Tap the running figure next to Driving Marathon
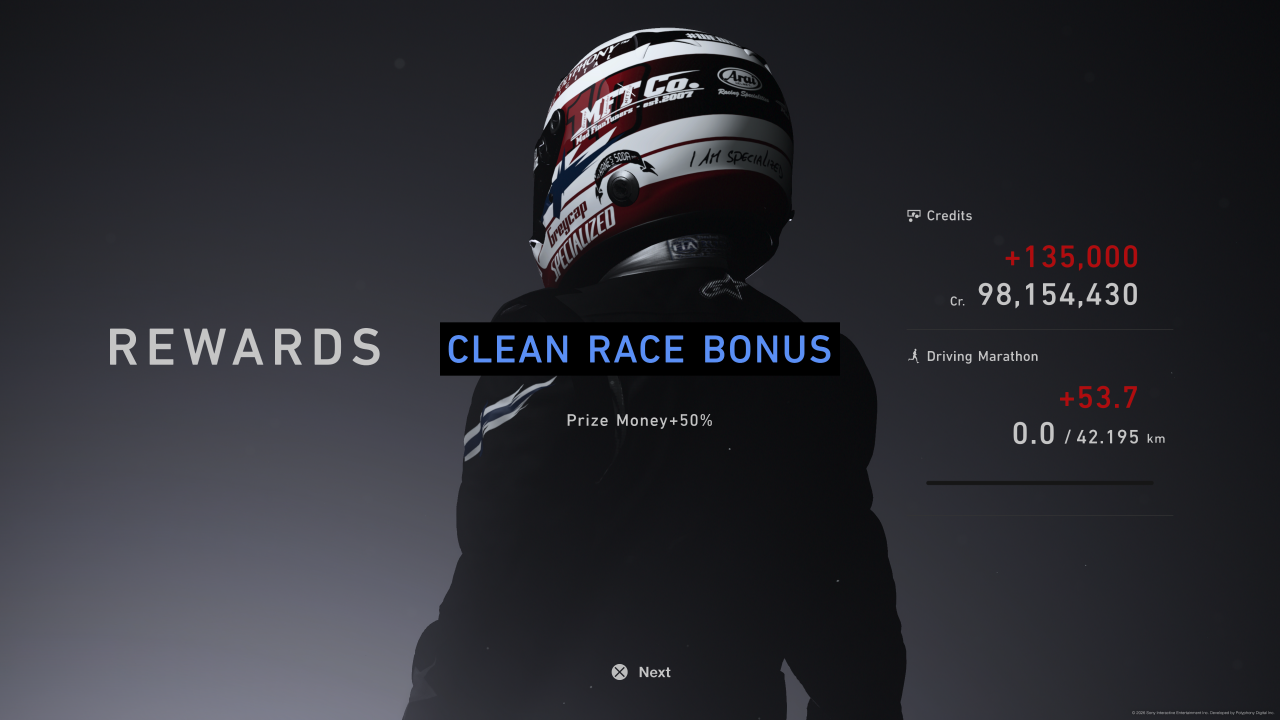The image size is (1280, 720). coord(914,356)
